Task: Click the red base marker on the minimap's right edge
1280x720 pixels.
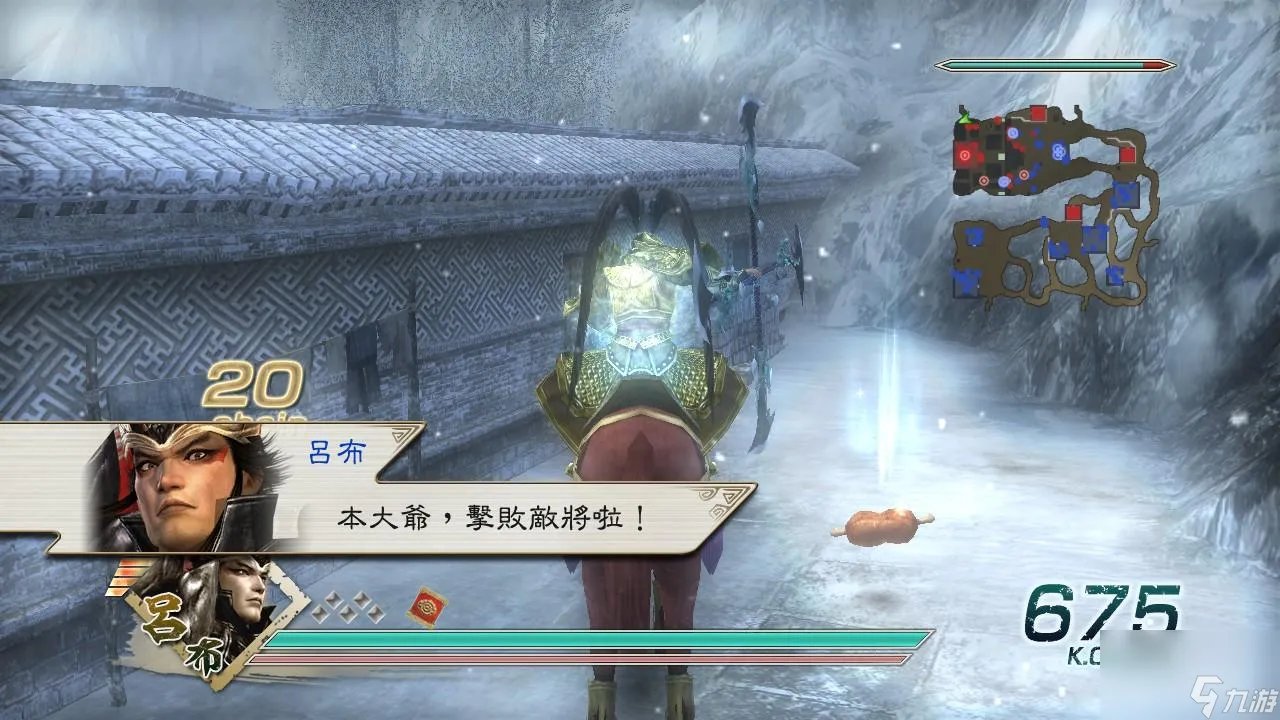Action: coord(1128,155)
